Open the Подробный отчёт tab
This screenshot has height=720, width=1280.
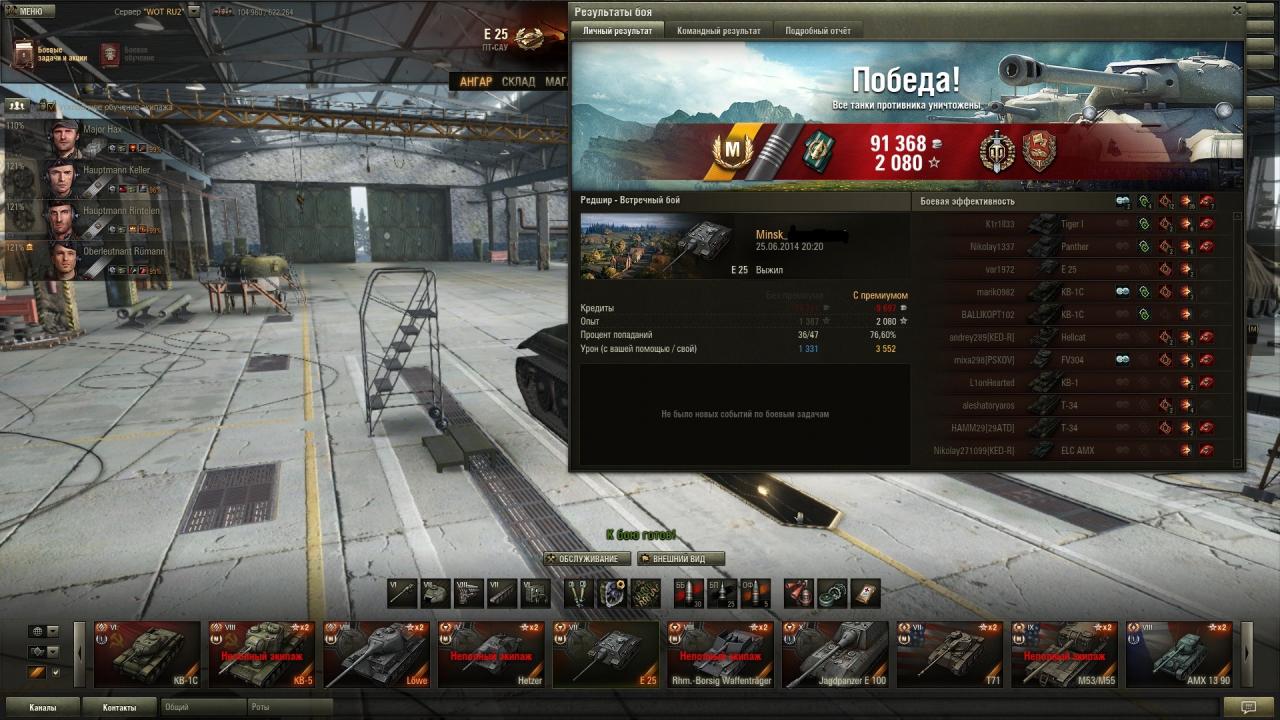pos(818,31)
